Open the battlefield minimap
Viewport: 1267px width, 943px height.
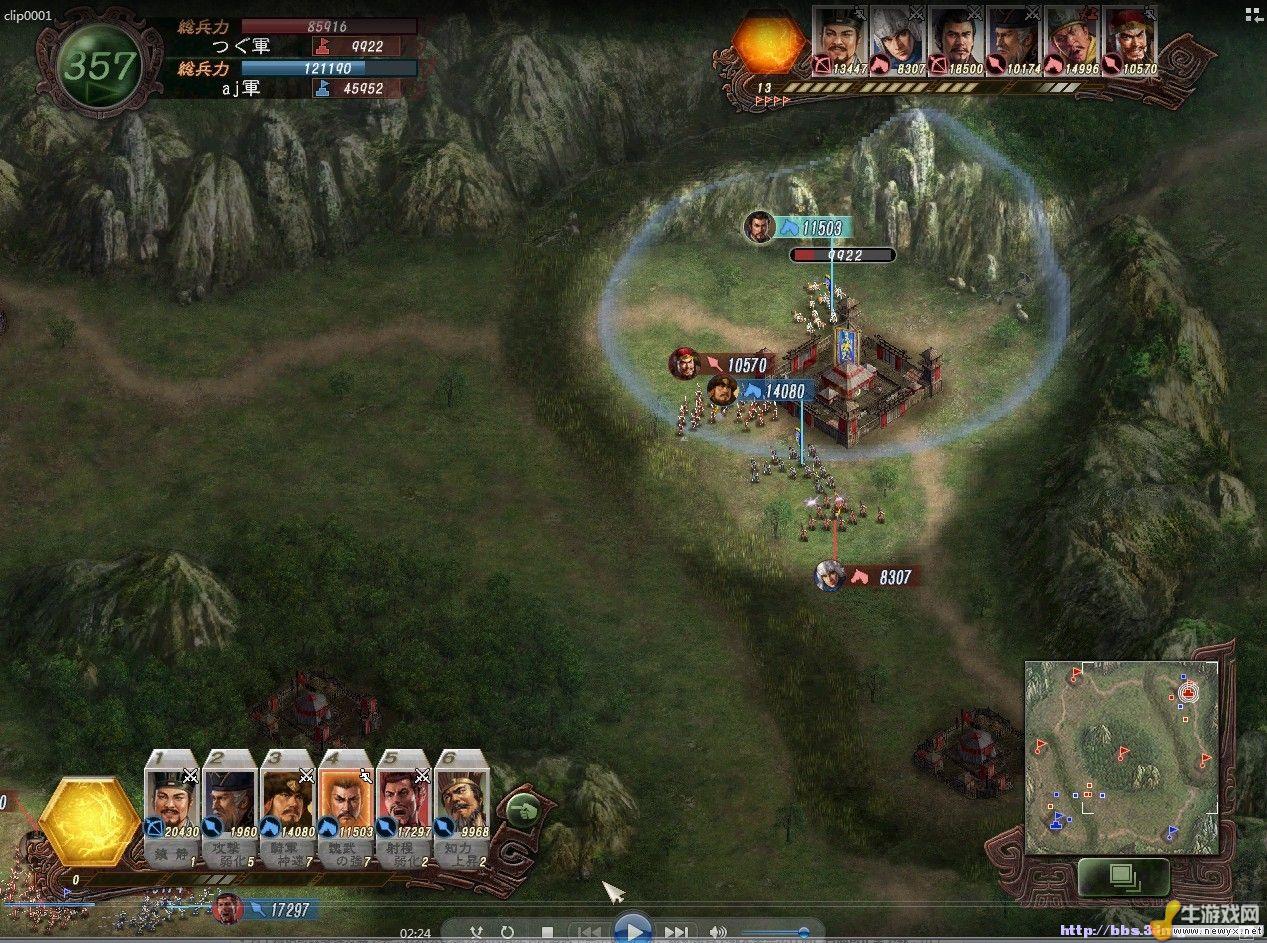(1121, 757)
